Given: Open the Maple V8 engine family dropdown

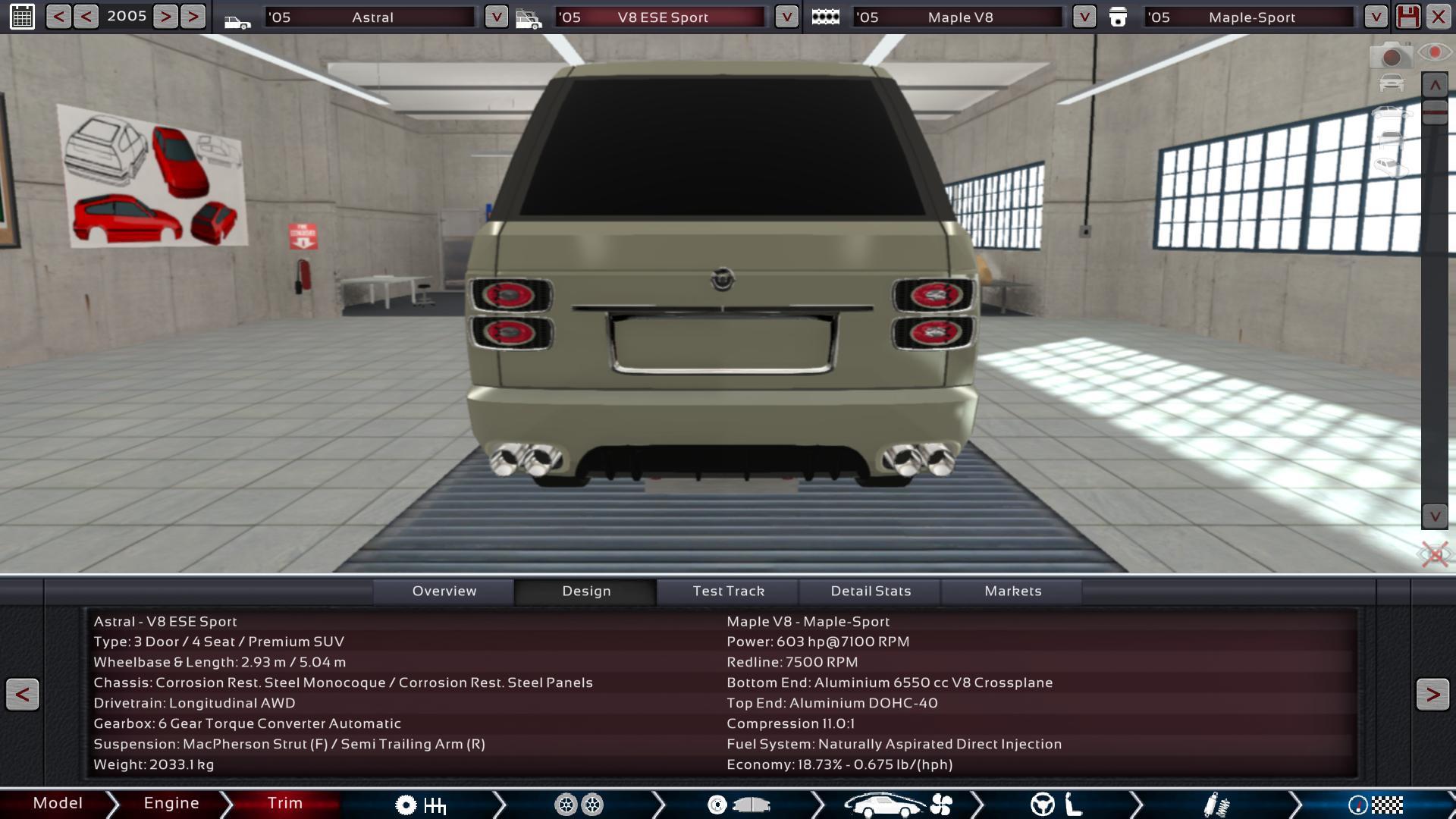Looking at the screenshot, I should 1084,17.
